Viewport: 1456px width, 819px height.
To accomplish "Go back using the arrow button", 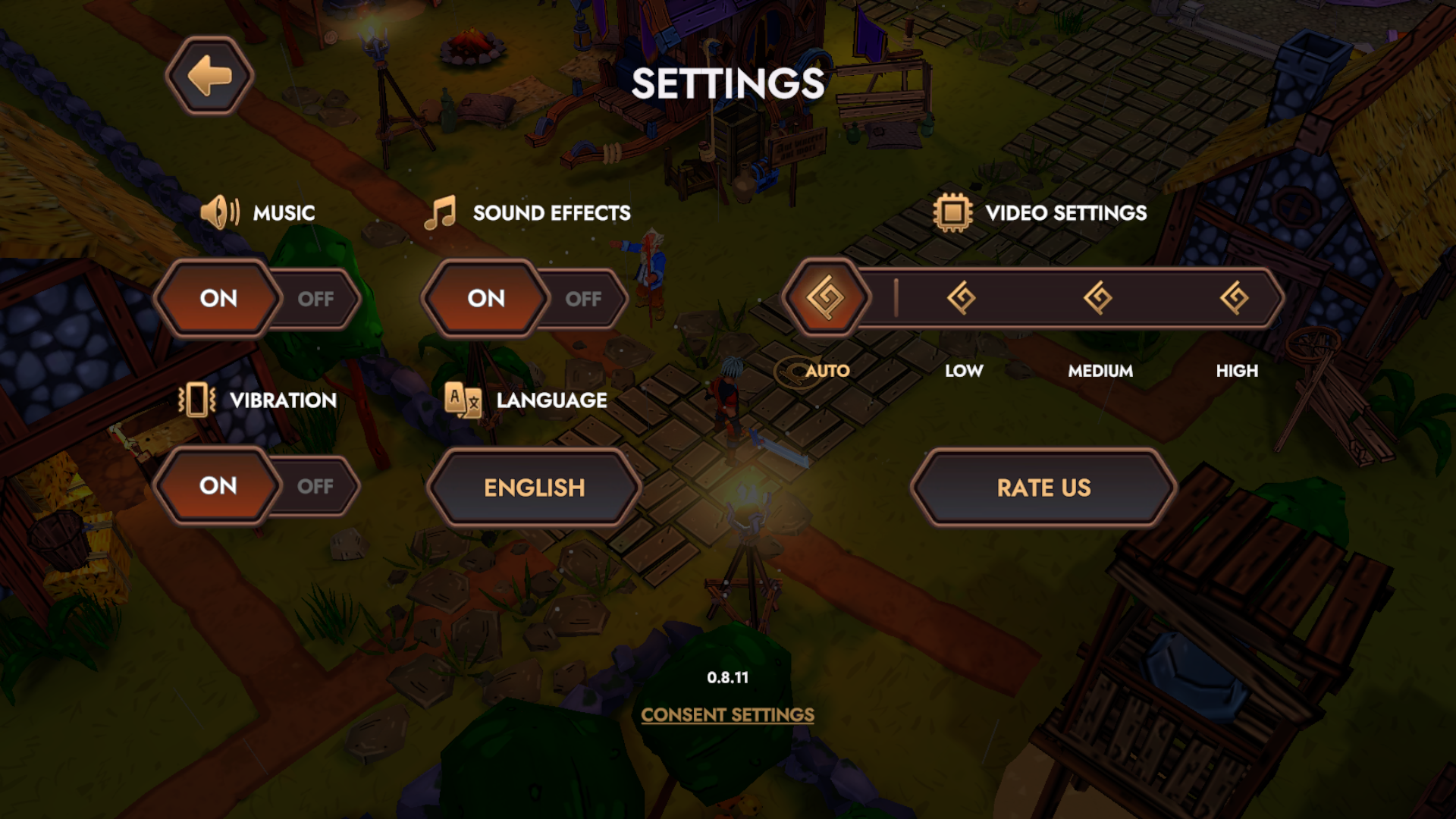I will point(209,77).
